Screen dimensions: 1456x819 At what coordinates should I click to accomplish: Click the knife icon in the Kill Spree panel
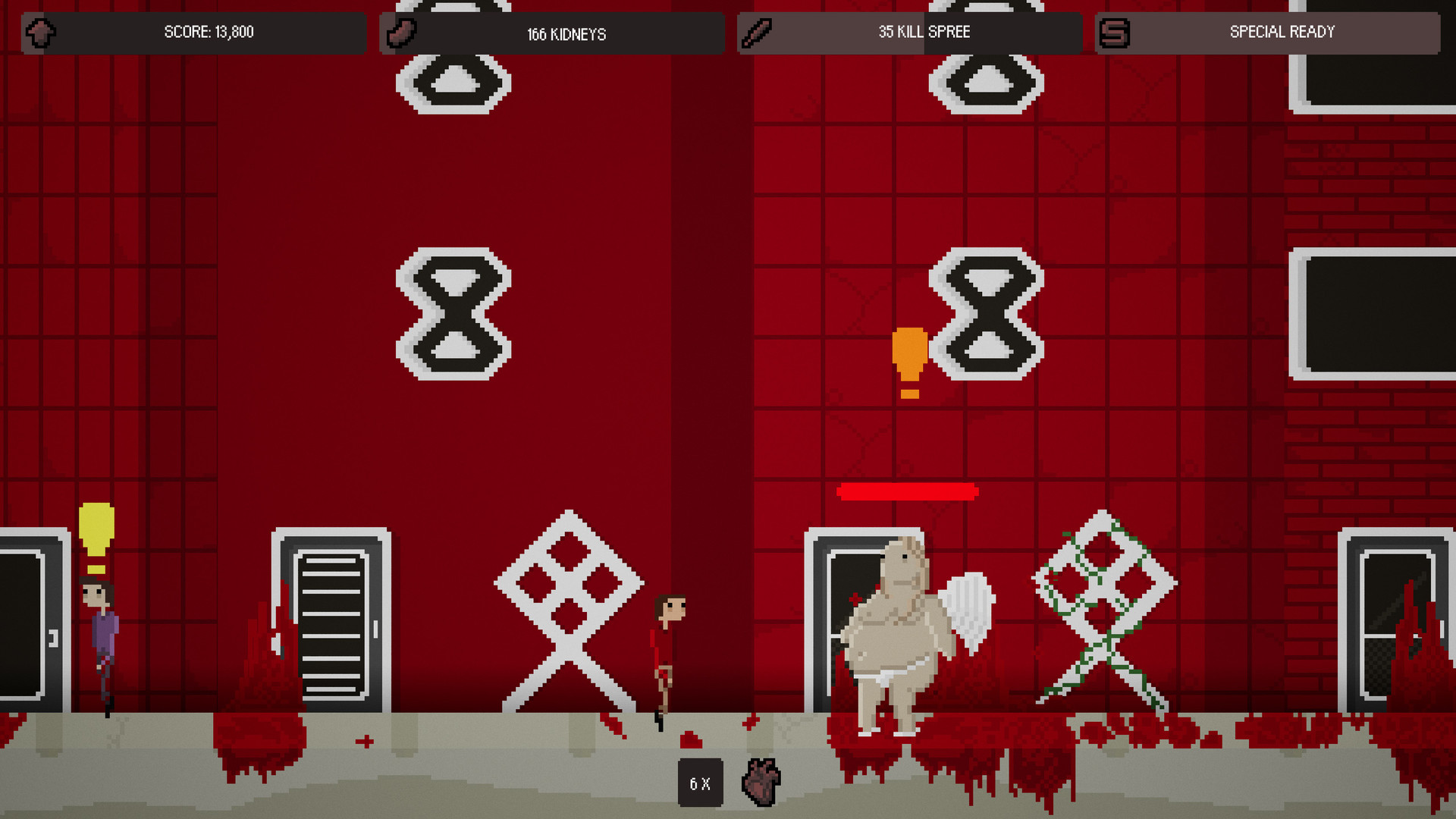point(757,33)
